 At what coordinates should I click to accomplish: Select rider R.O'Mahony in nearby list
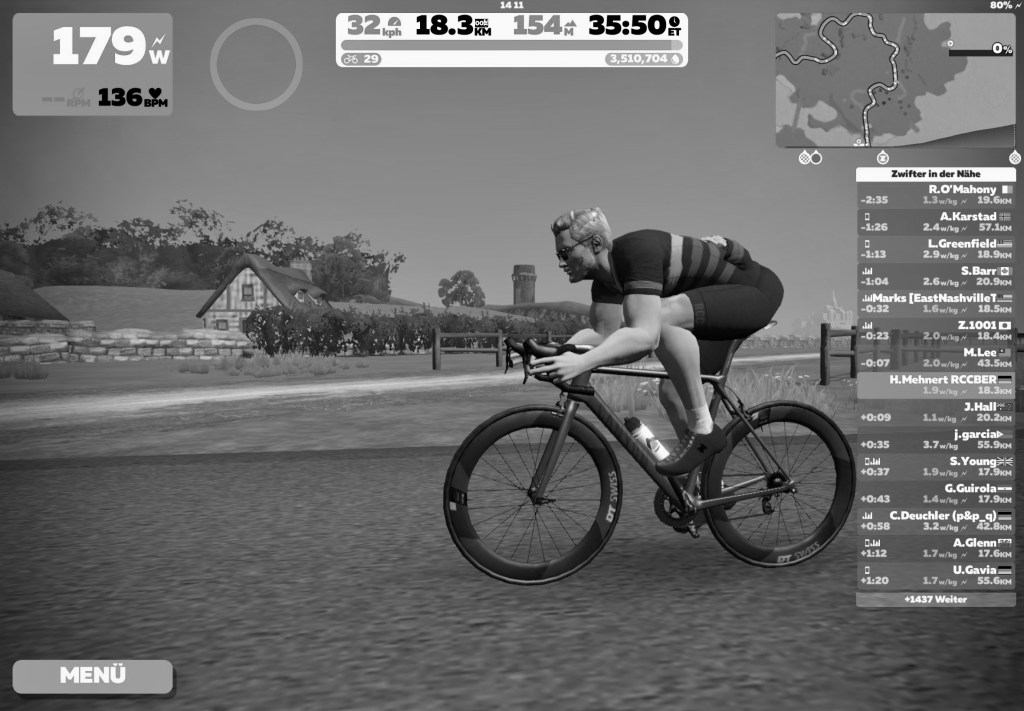click(x=935, y=195)
